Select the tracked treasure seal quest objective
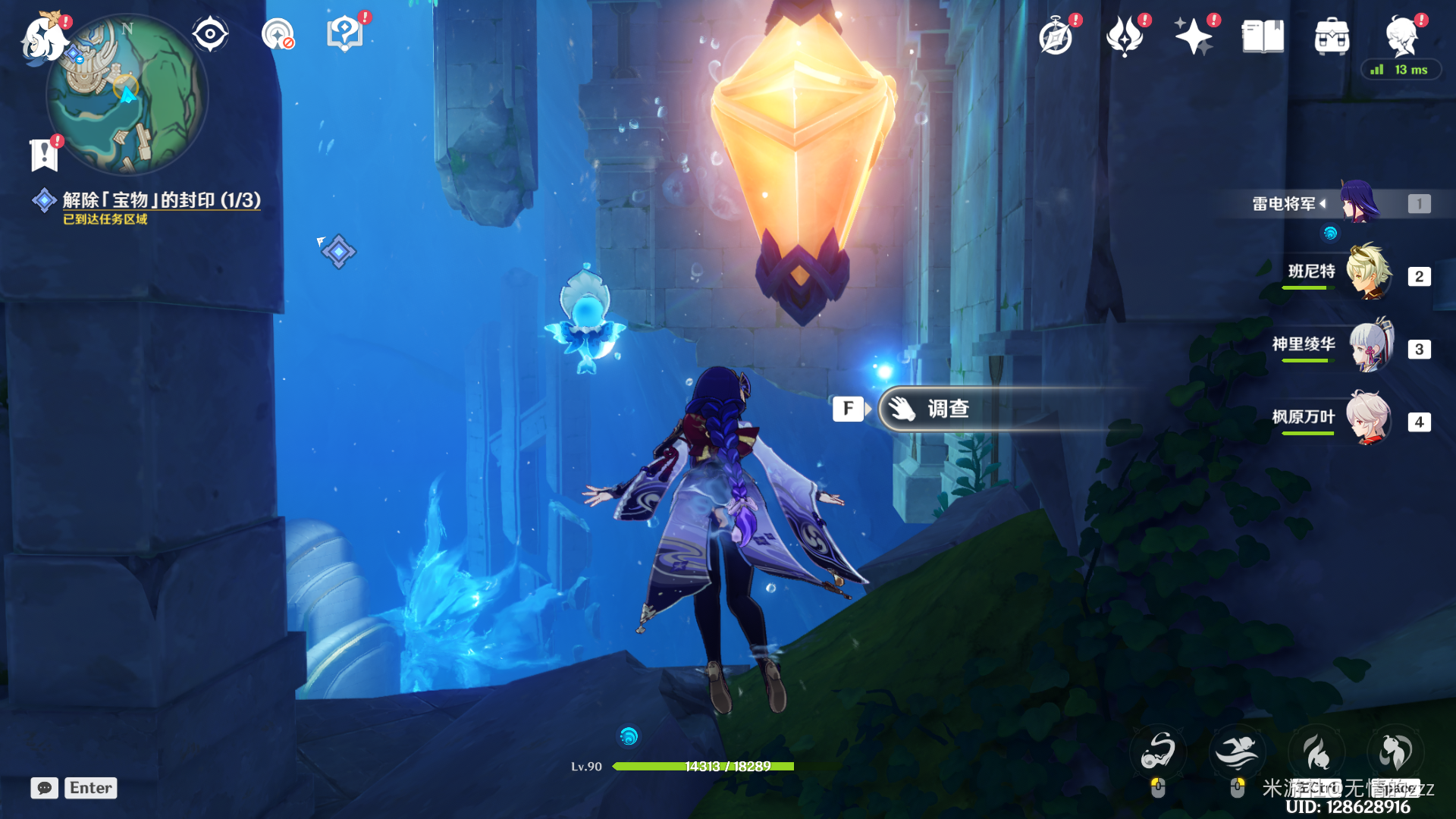The image size is (1456, 819). 161,200
